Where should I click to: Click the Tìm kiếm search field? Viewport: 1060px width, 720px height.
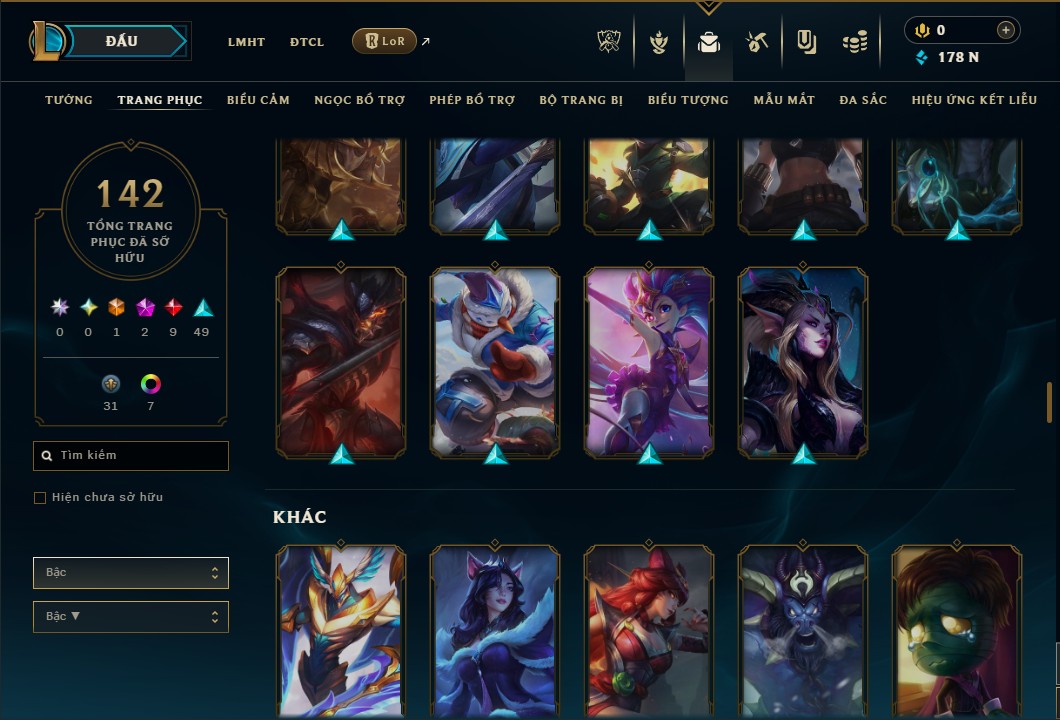pos(131,456)
